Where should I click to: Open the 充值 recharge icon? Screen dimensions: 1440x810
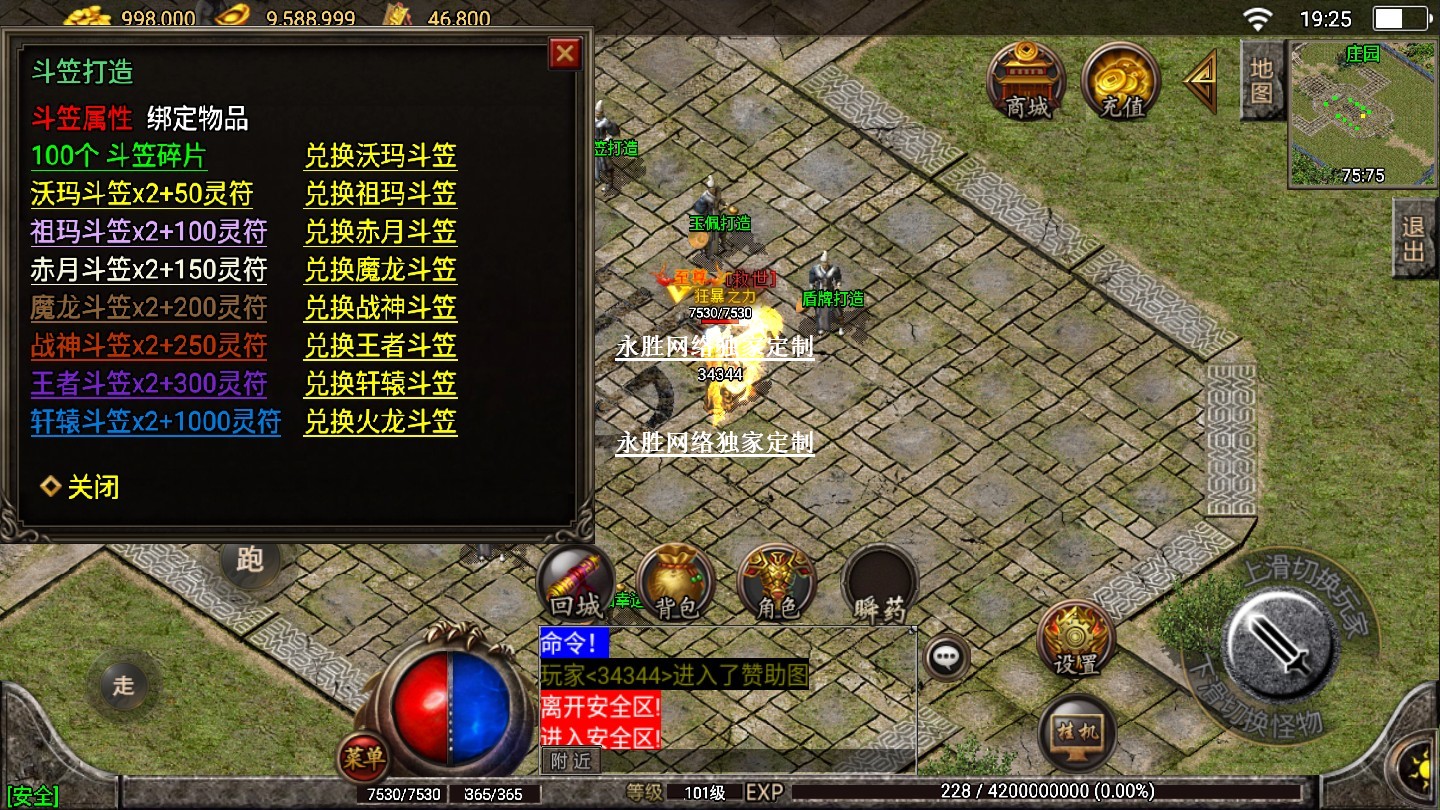point(1120,80)
